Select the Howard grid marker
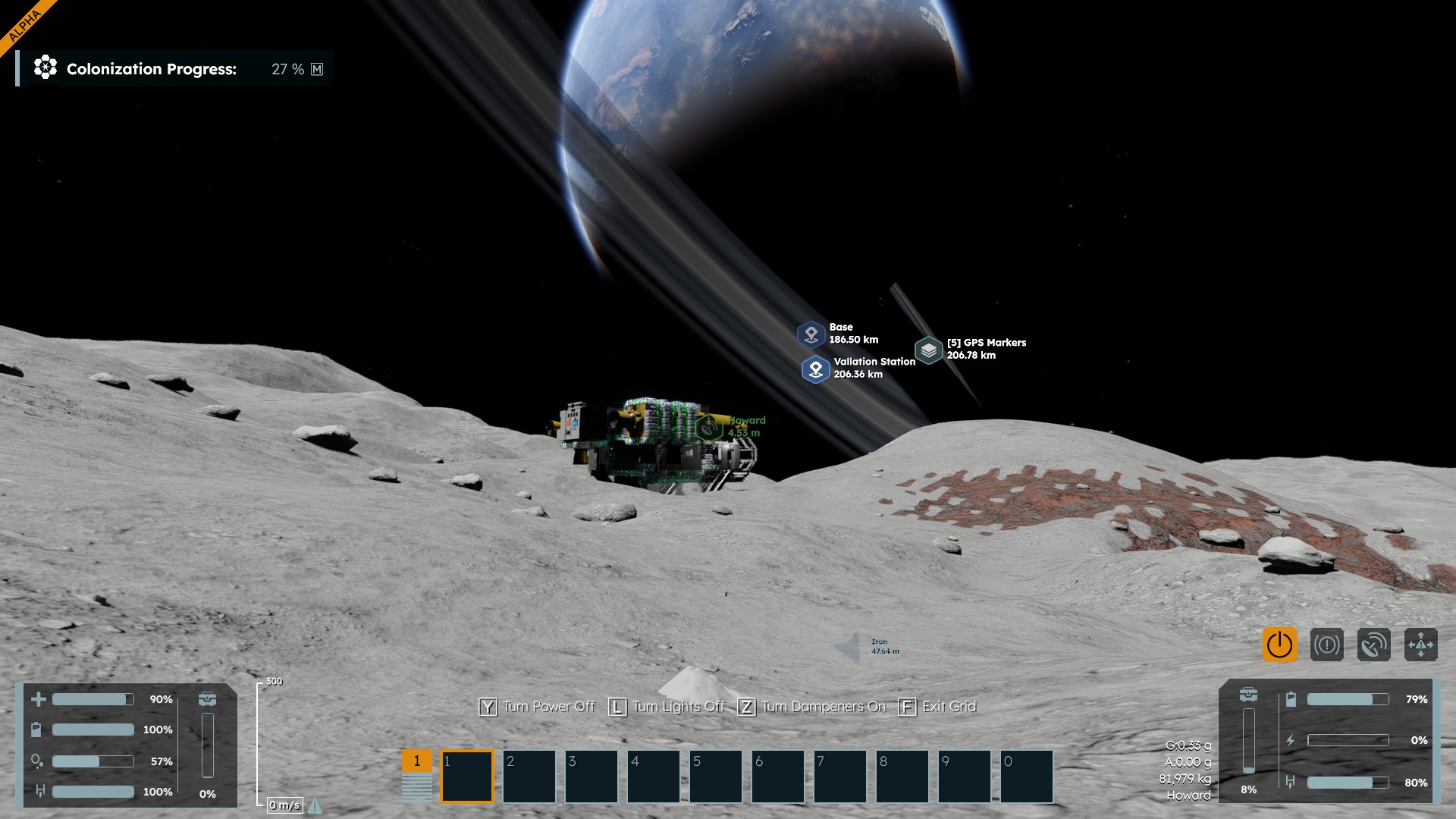 708,427
